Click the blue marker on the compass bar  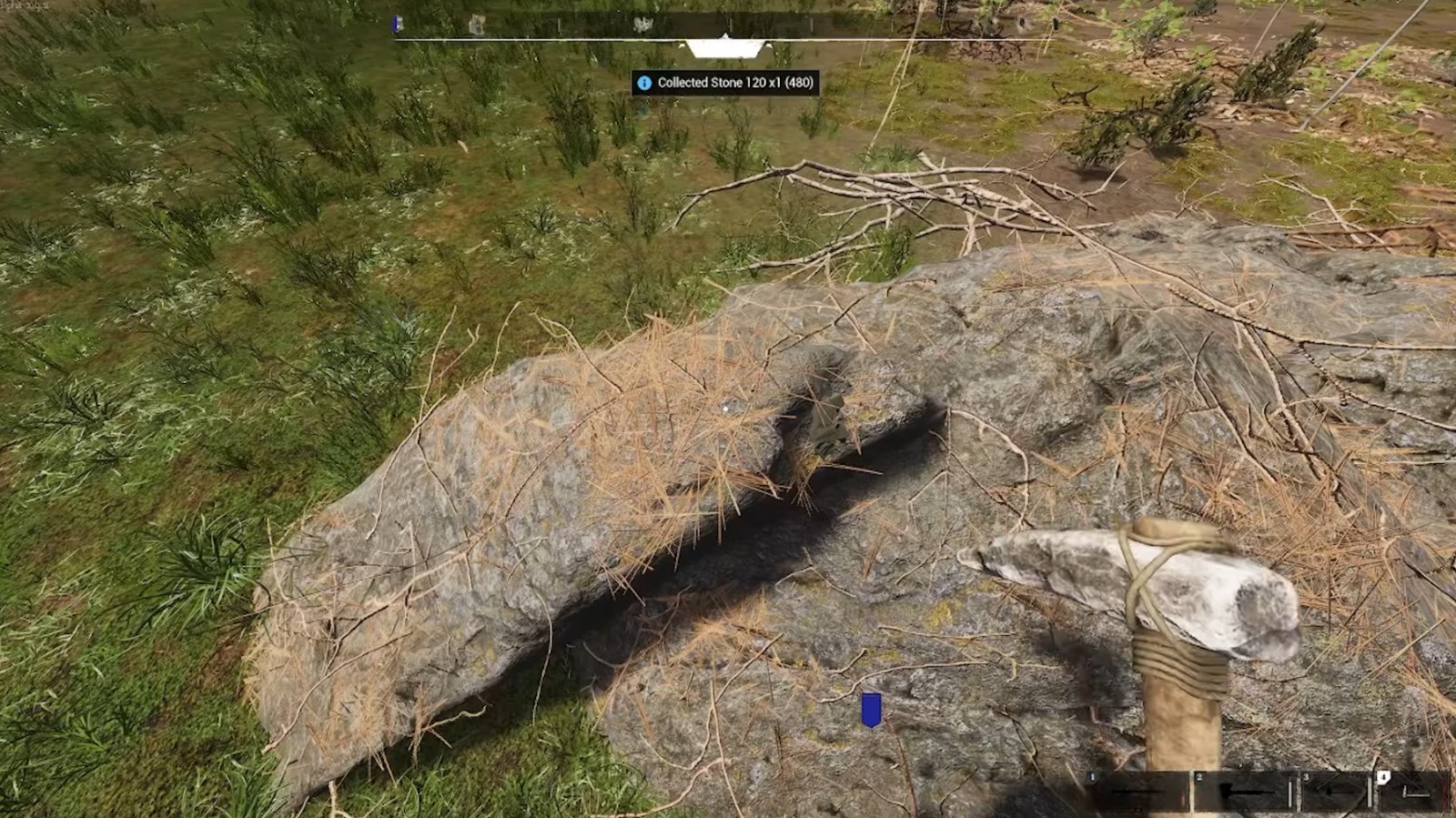[x=397, y=25]
